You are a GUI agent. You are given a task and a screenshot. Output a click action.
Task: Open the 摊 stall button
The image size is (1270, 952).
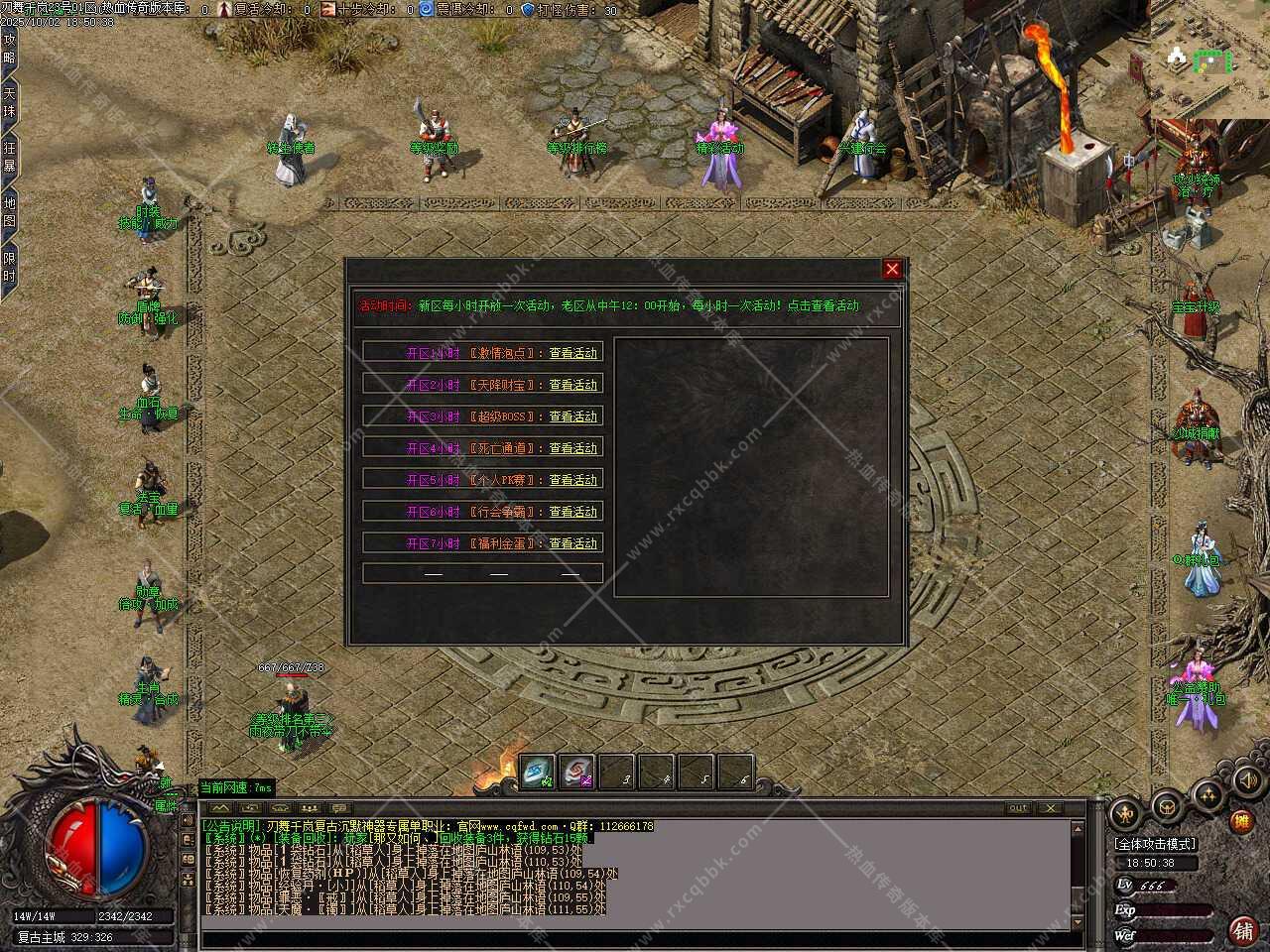pos(1241,821)
